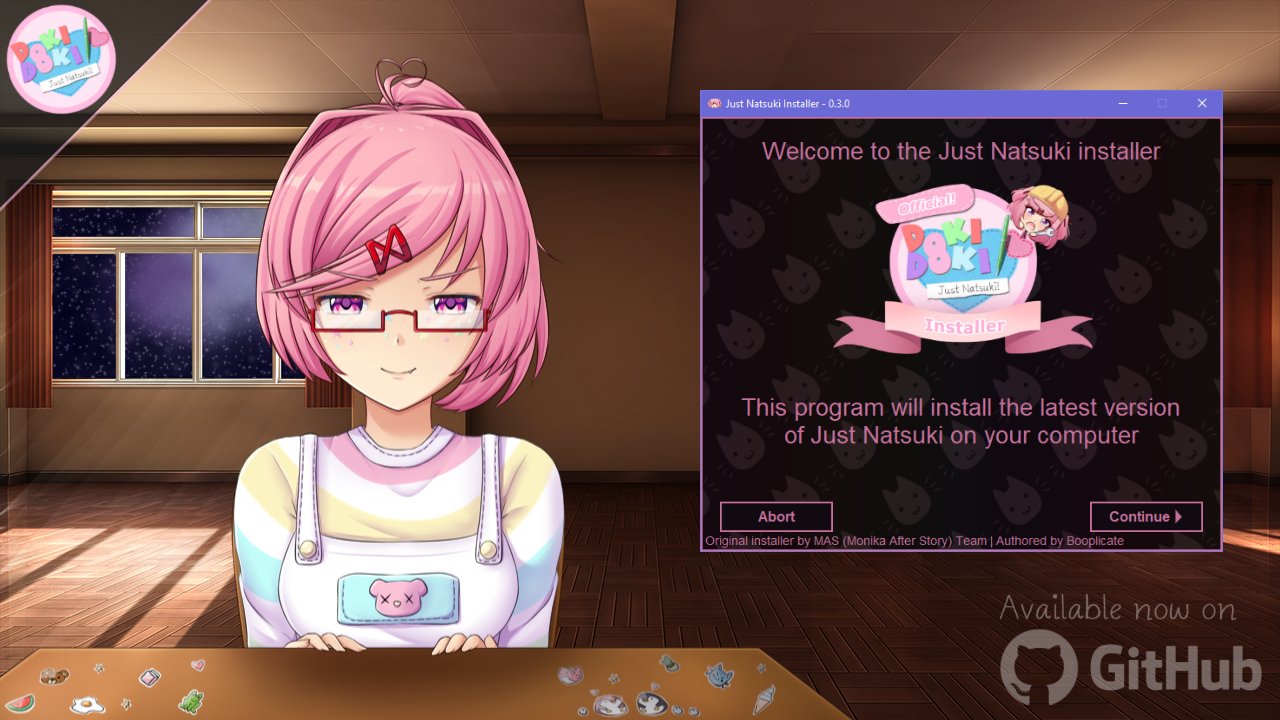Select the cat sticker on the table
The width and height of the screenshot is (1280, 720).
(717, 676)
